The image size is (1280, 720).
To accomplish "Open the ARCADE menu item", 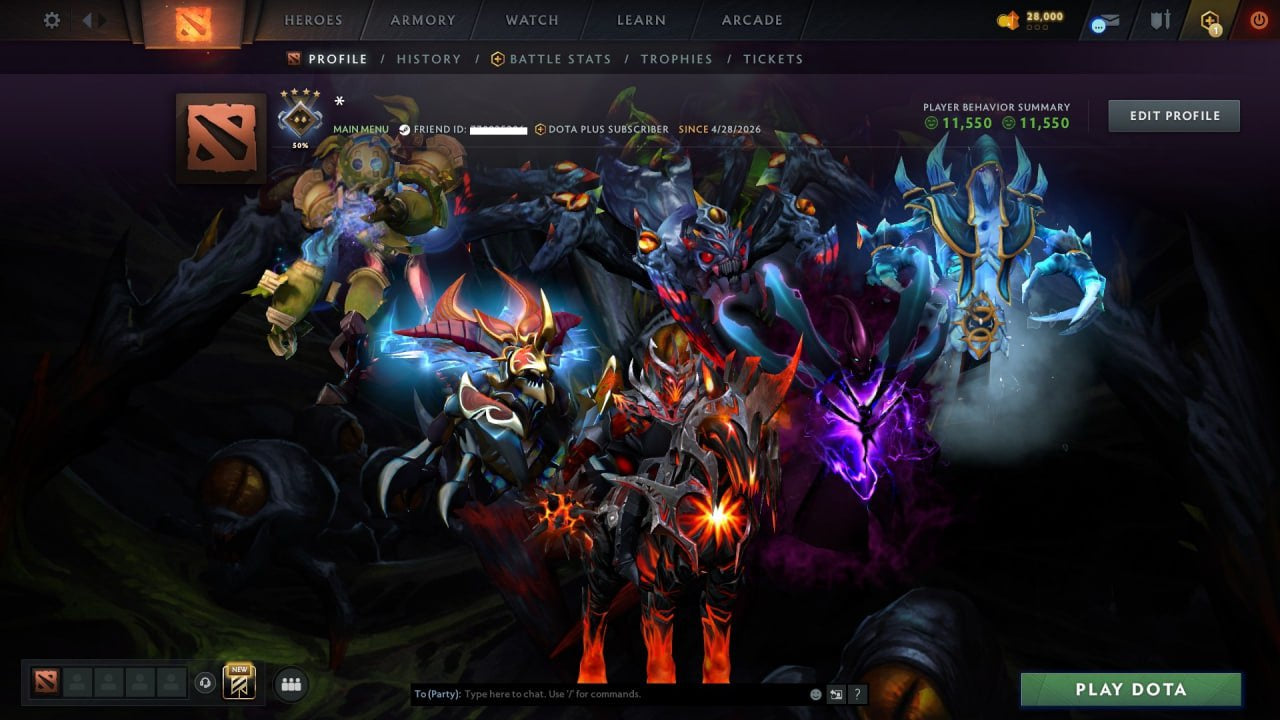I will point(751,20).
